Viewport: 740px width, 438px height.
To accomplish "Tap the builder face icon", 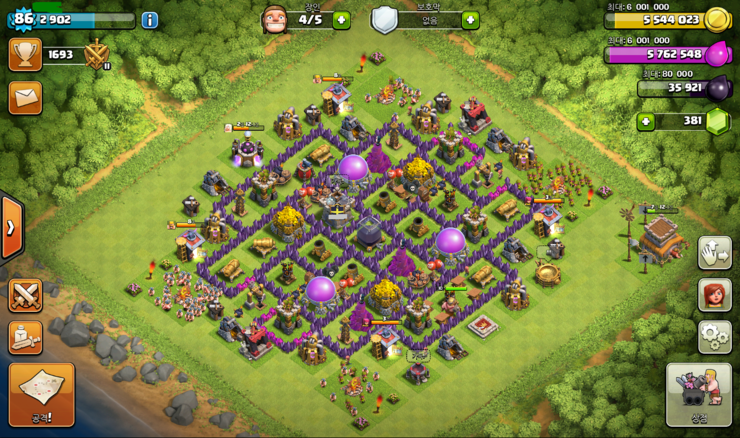I will click(274, 19).
